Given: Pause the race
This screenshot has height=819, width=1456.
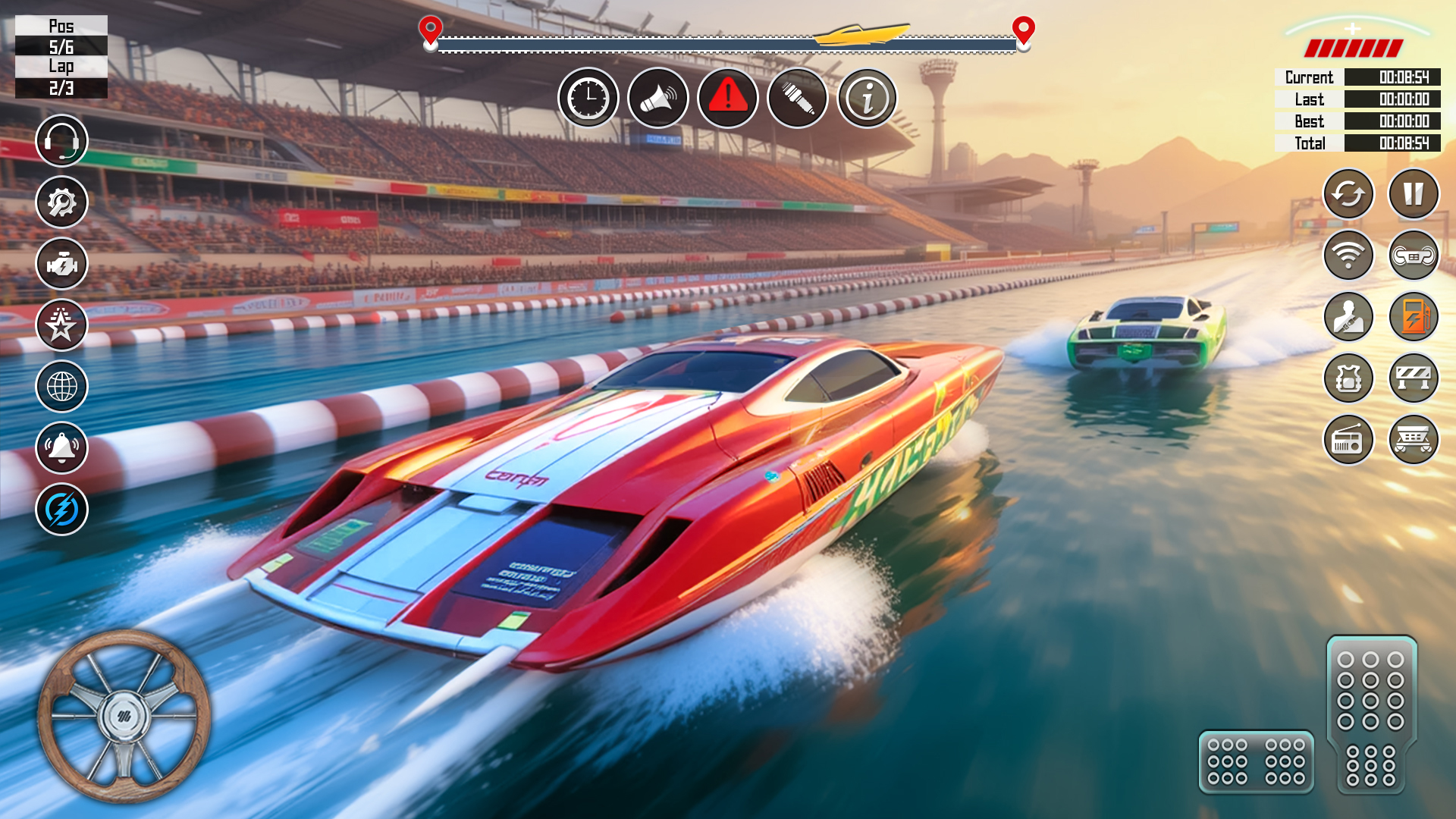Looking at the screenshot, I should point(1412,194).
